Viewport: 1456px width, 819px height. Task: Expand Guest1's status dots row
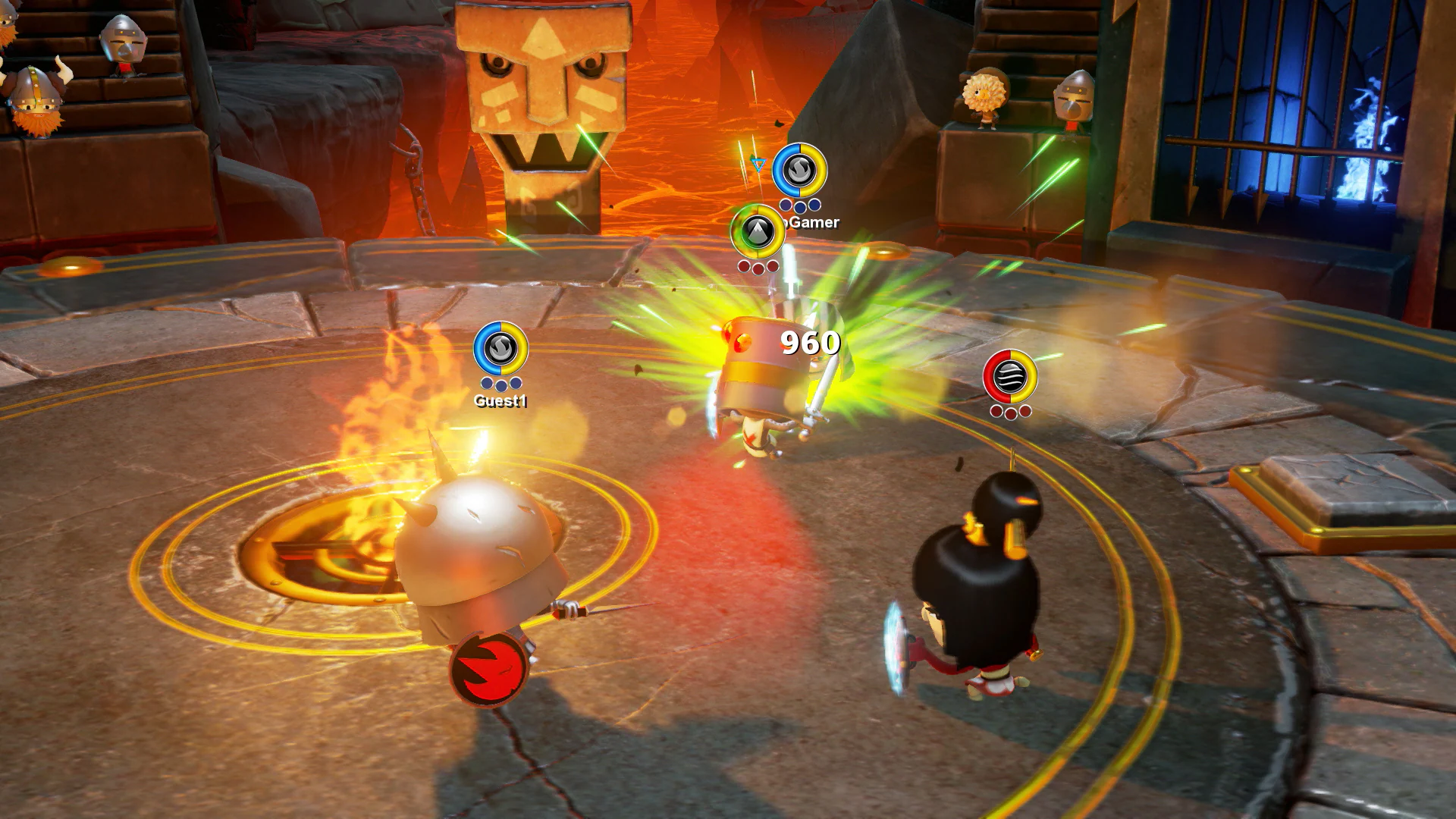[500, 384]
